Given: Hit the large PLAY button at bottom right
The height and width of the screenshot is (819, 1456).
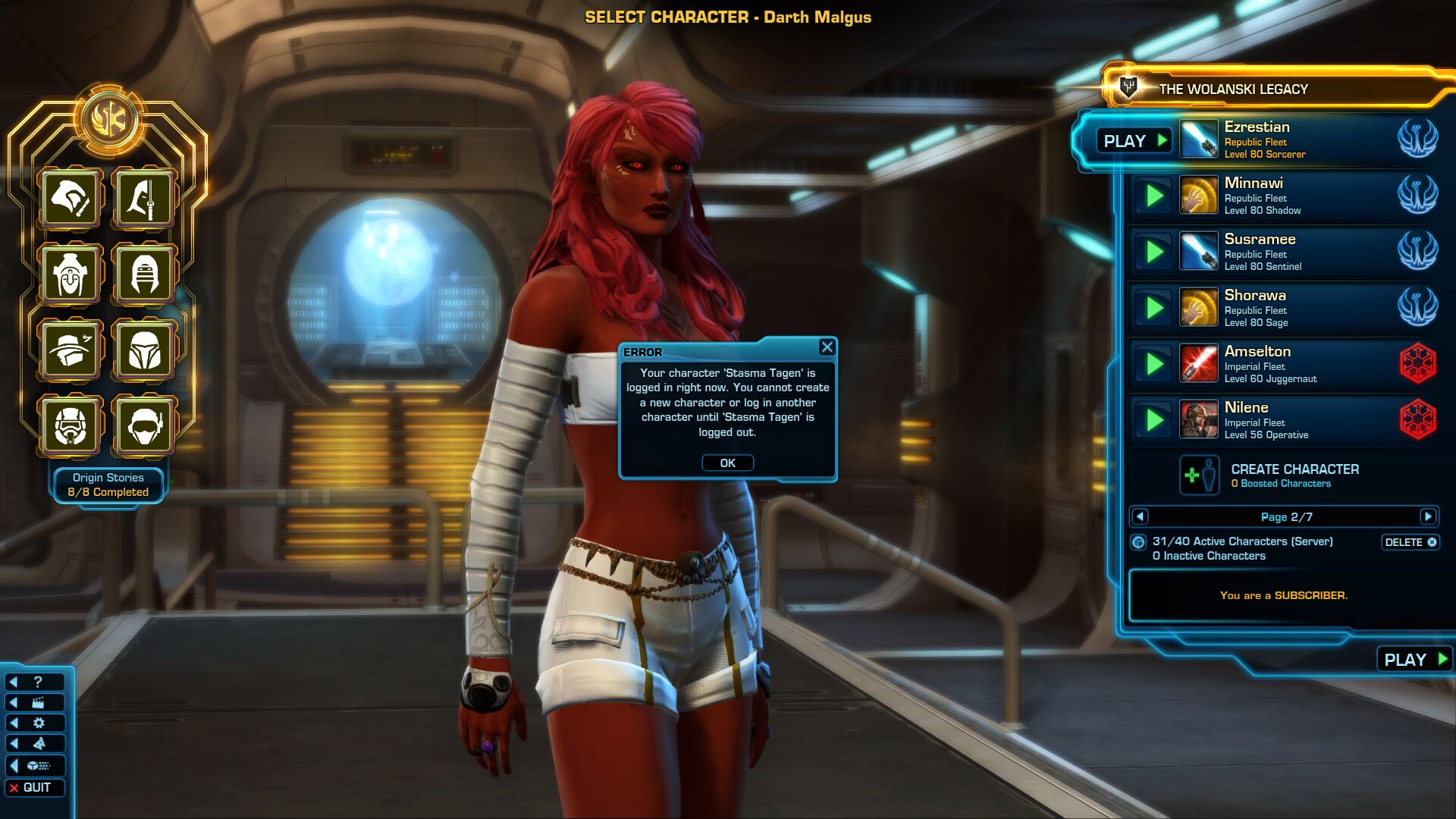Looking at the screenshot, I should (x=1415, y=660).
